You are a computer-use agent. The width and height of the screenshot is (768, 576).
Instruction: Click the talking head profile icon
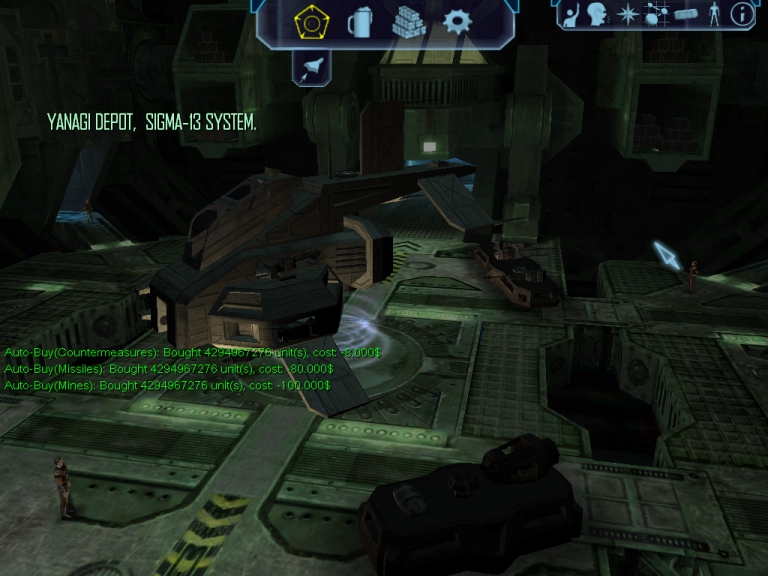[x=598, y=14]
